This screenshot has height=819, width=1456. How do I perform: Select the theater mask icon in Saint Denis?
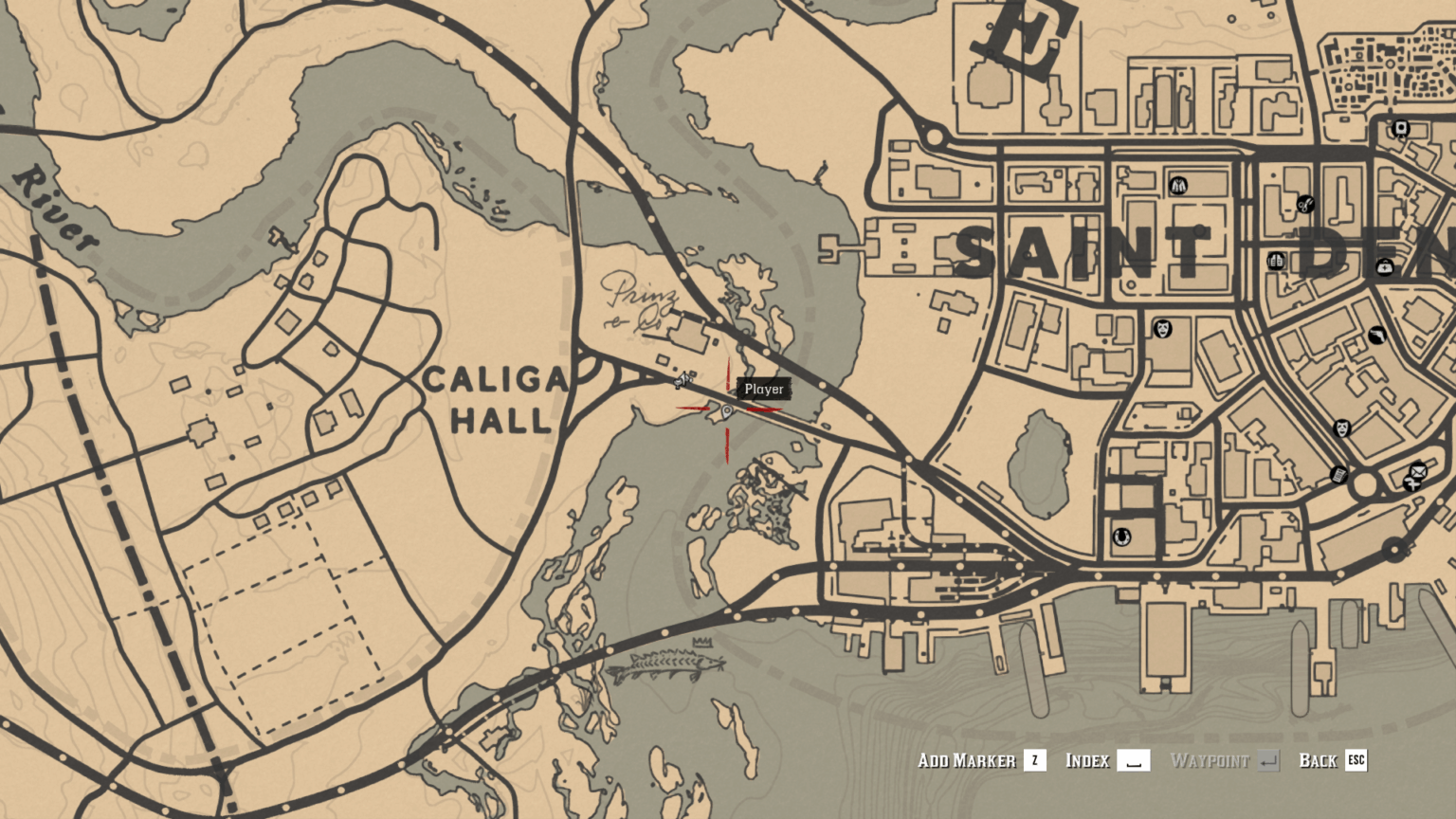[1163, 329]
